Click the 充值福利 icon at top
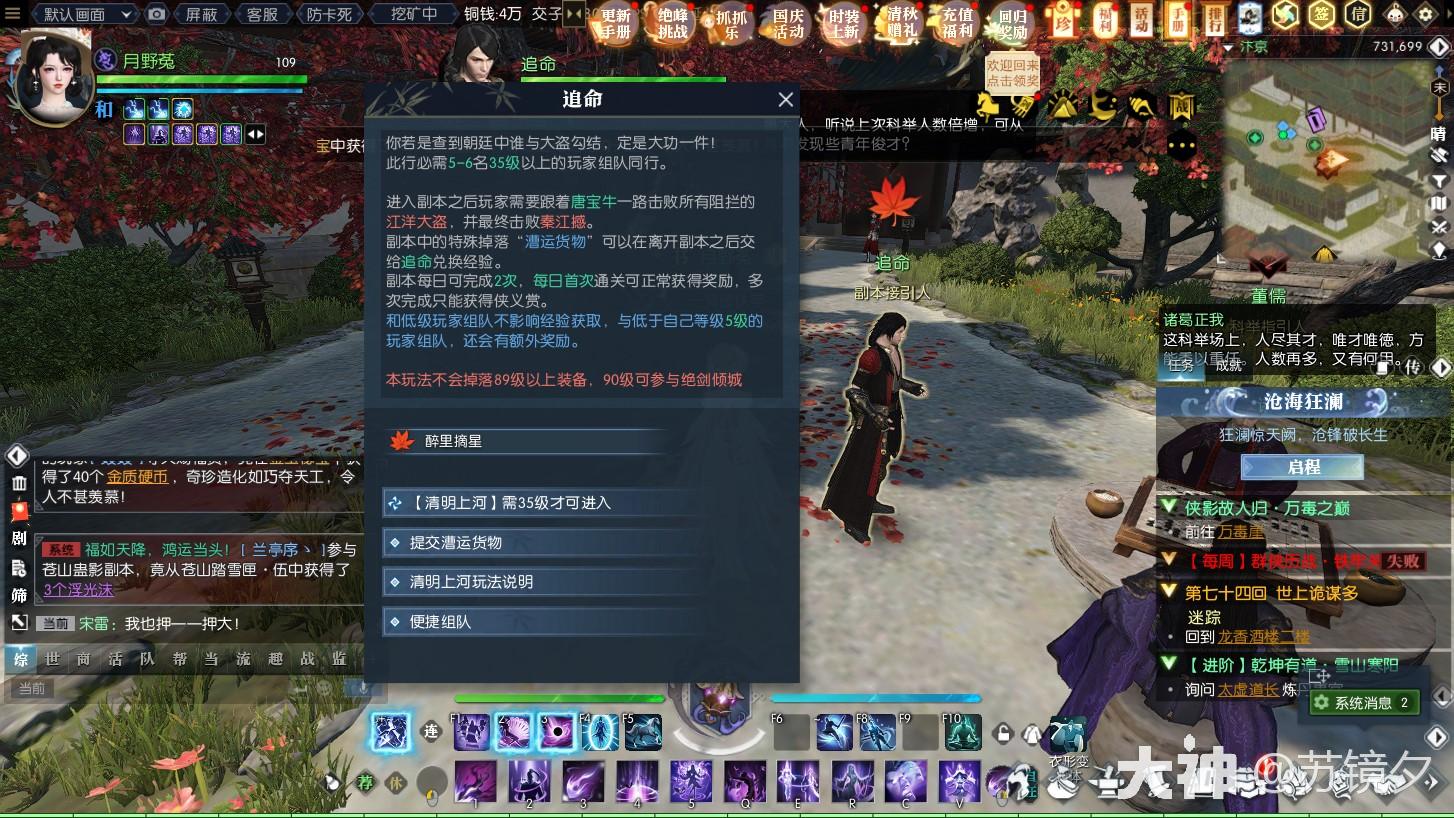 [x=955, y=22]
